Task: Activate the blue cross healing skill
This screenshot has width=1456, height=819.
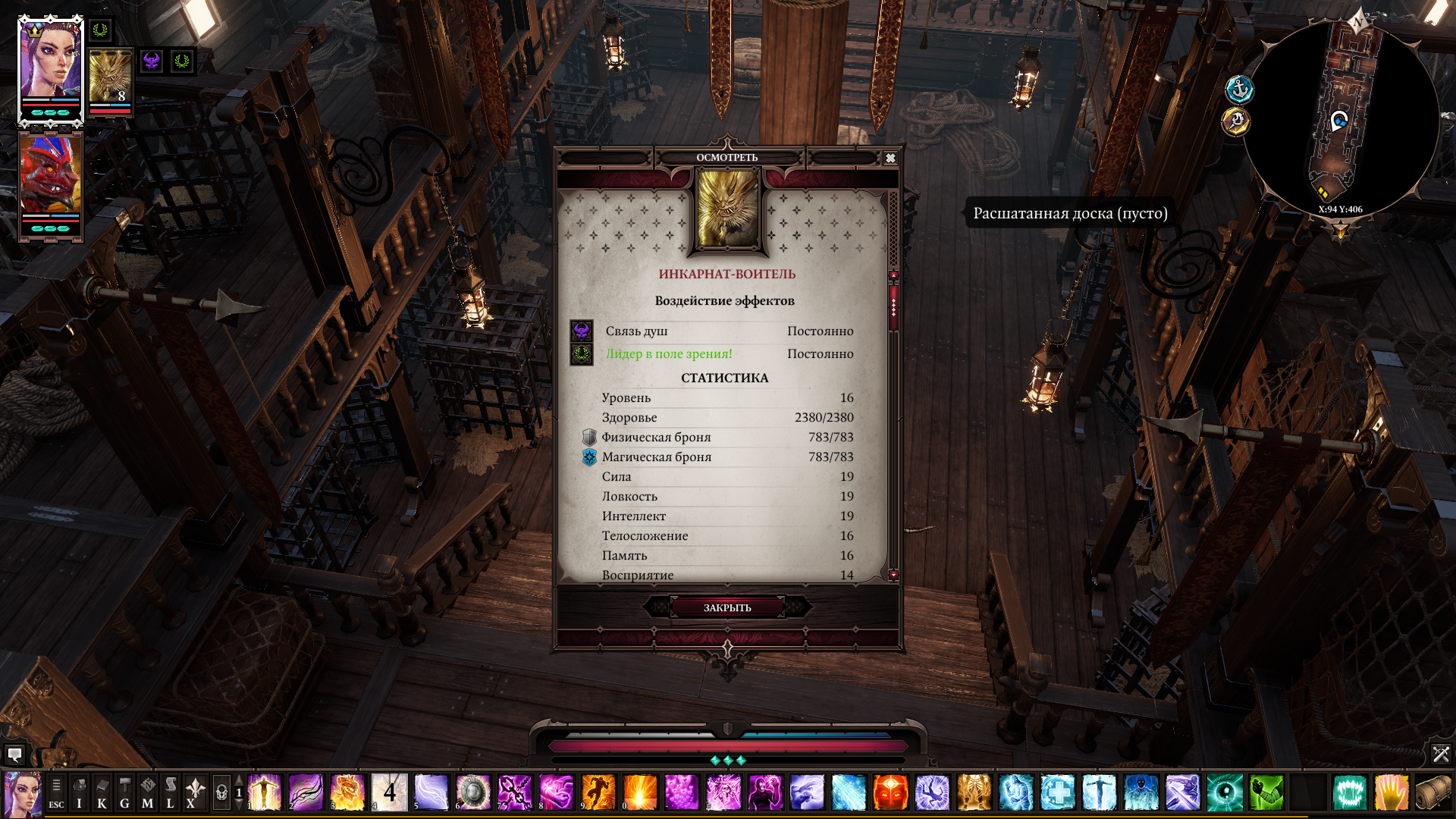Action: pyautogui.click(x=1057, y=793)
